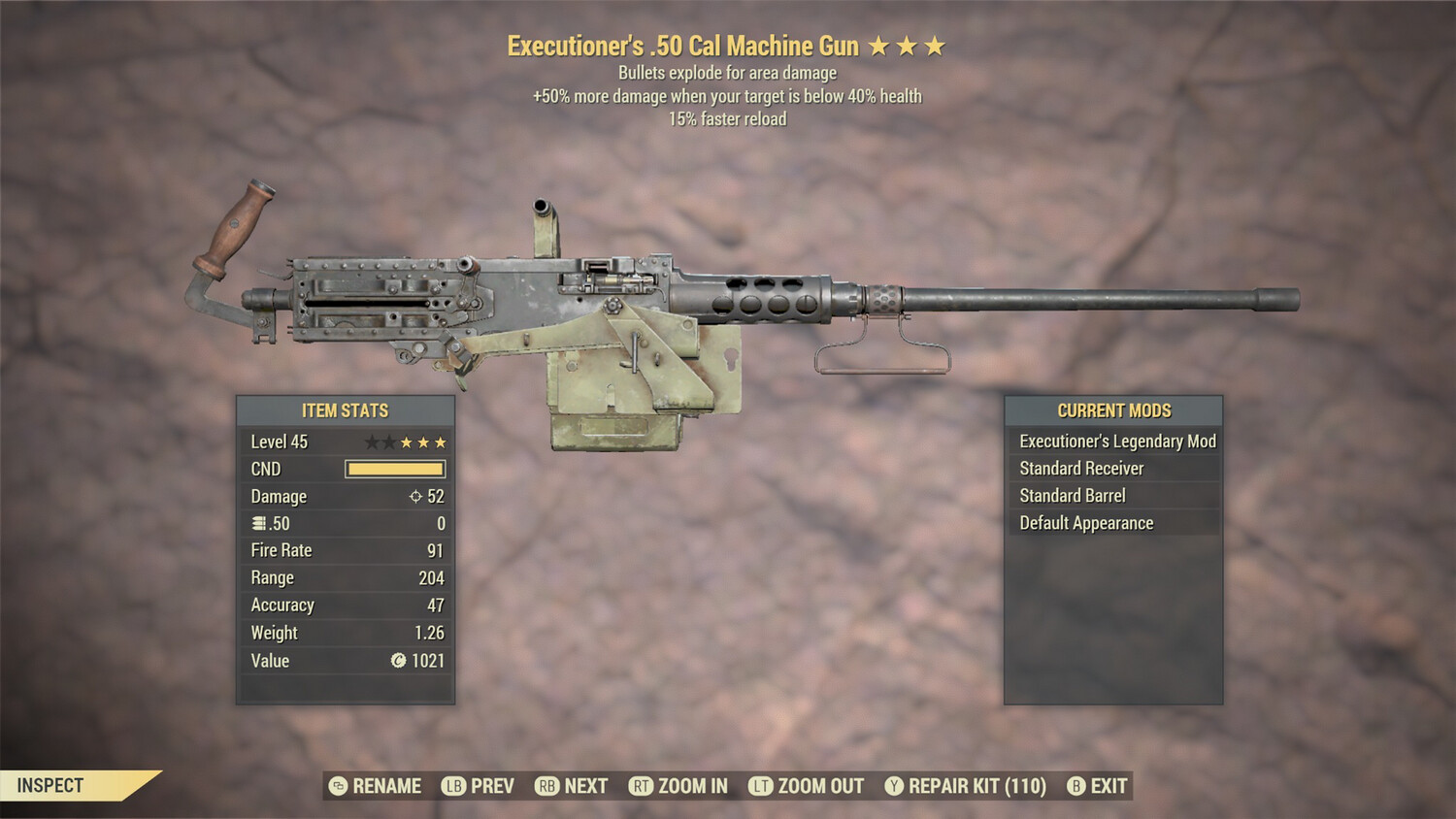
Task: Click the star rating next to Level 45
Action: pyautogui.click(x=405, y=441)
